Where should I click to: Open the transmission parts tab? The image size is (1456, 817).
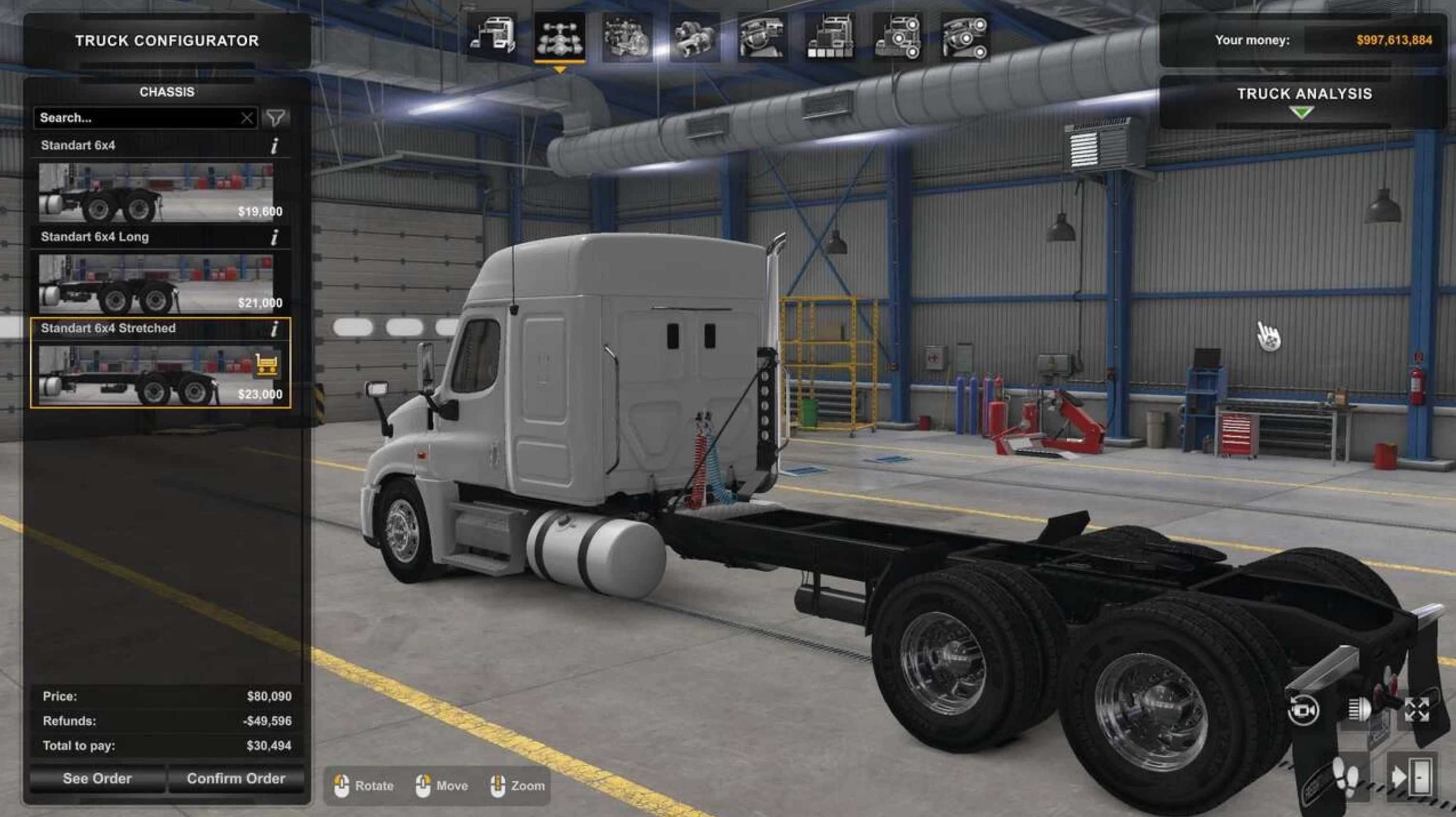[x=694, y=37]
